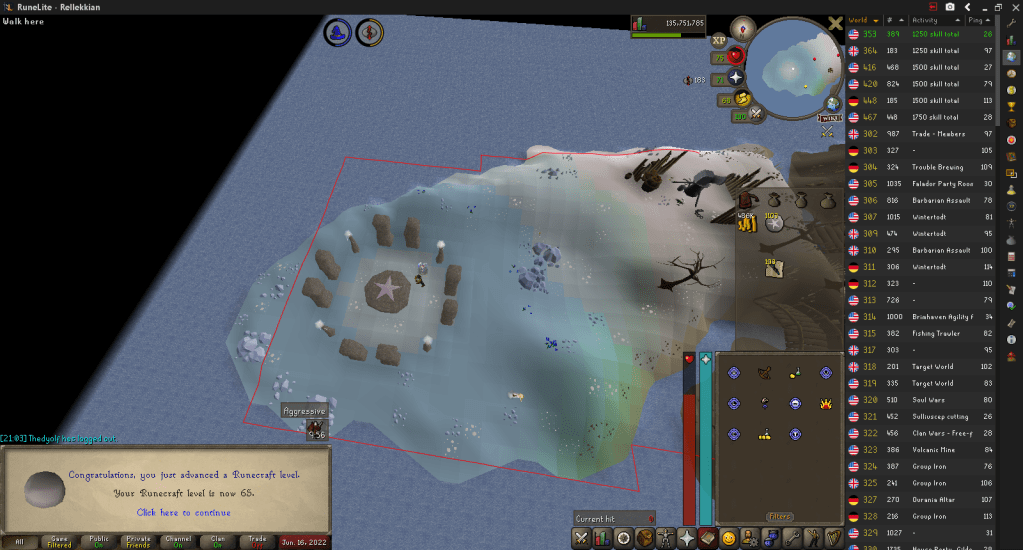Screen dimensions: 1023x550
Task: Click the Filters button in spellbook
Action: pyautogui.click(x=779, y=516)
